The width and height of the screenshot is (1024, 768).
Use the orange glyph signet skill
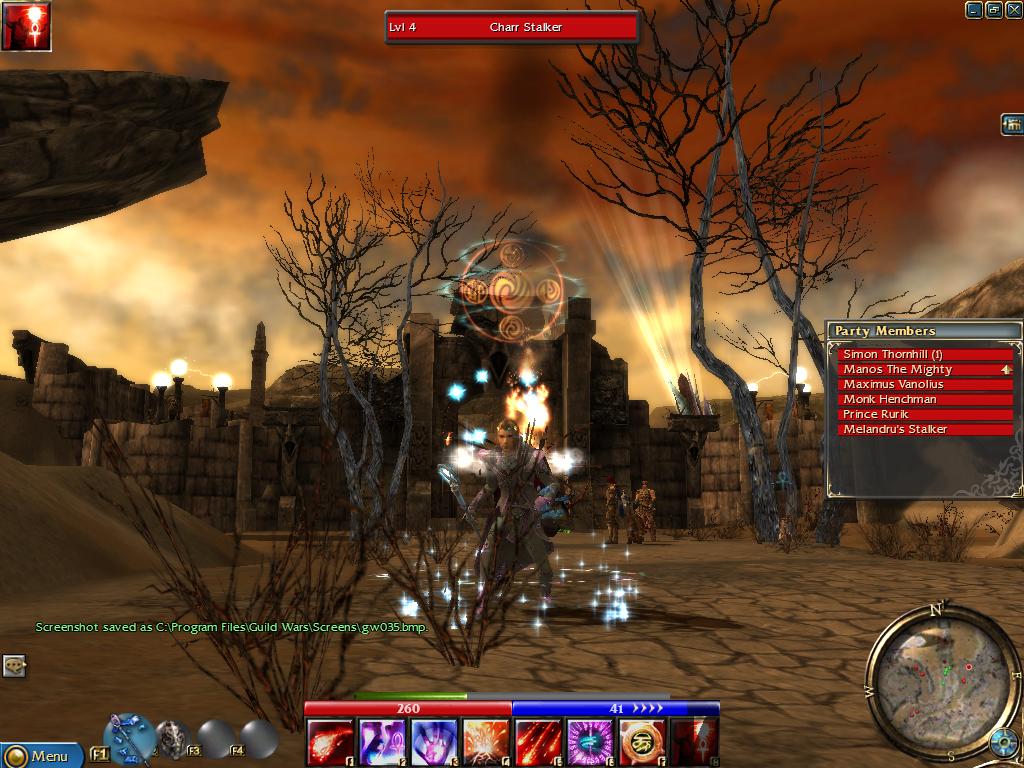(x=642, y=742)
